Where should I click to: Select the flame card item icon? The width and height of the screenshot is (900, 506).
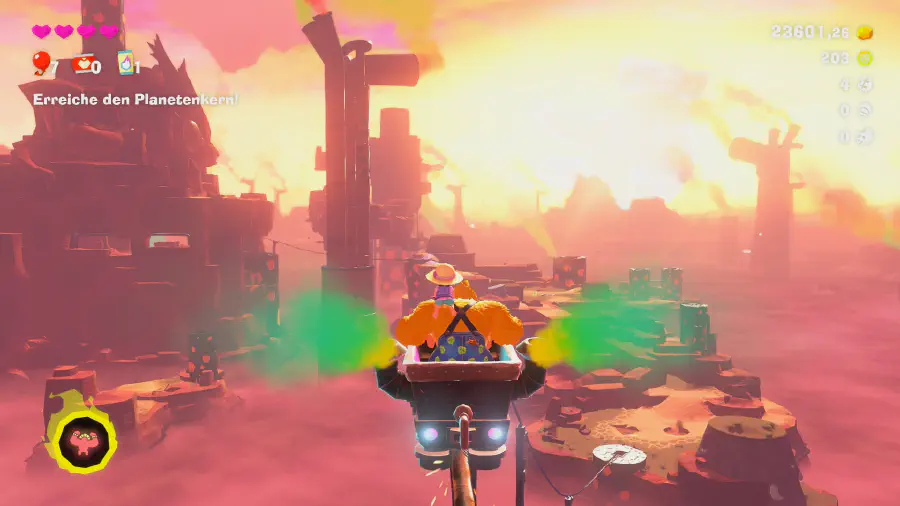125,63
